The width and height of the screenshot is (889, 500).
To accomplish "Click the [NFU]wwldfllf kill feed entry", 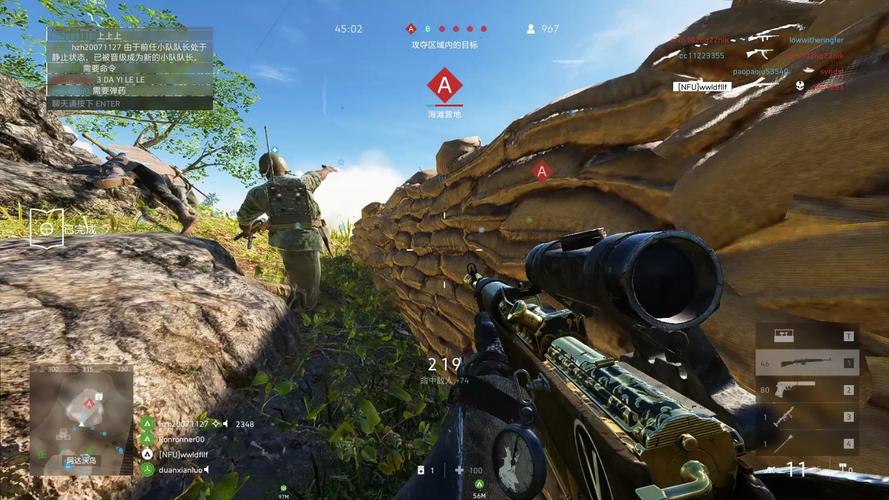I will pyautogui.click(x=702, y=87).
